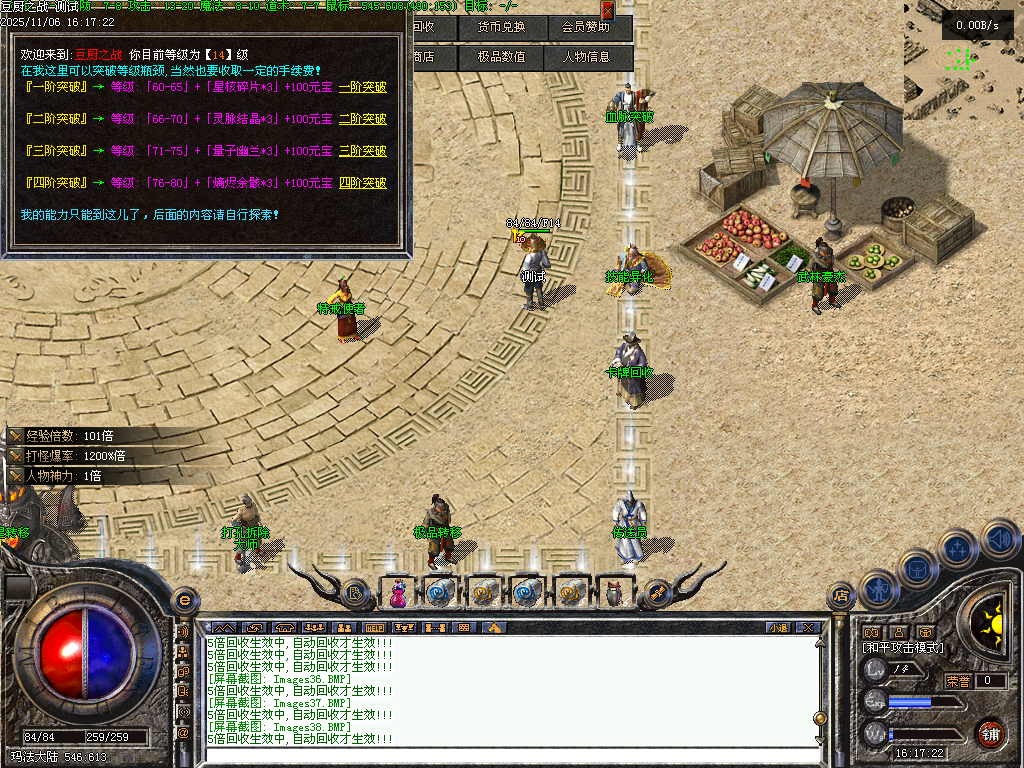Choose the 一阶突破 link in the dialogue

(x=362, y=87)
